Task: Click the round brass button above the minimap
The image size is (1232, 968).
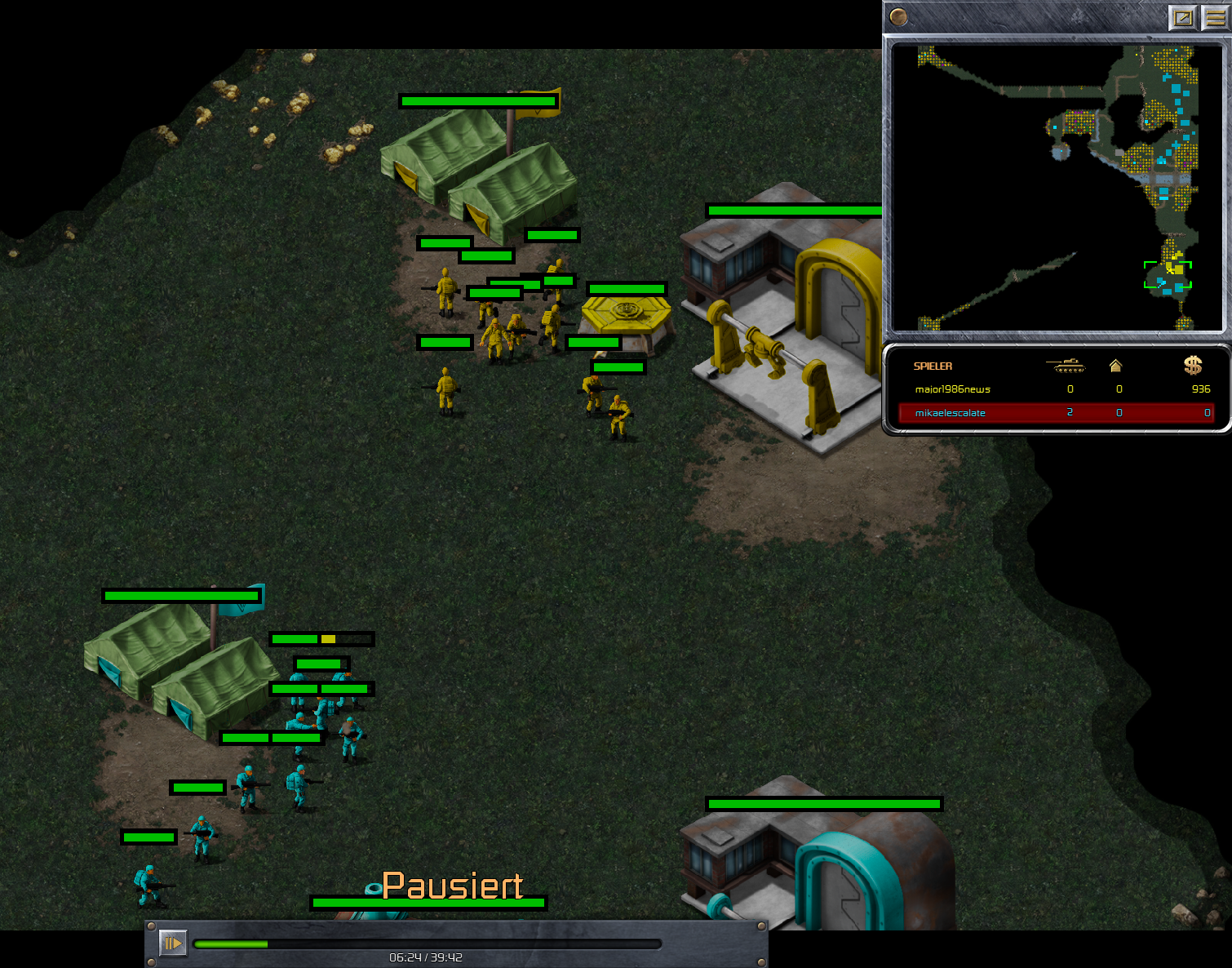Action: pos(898,16)
